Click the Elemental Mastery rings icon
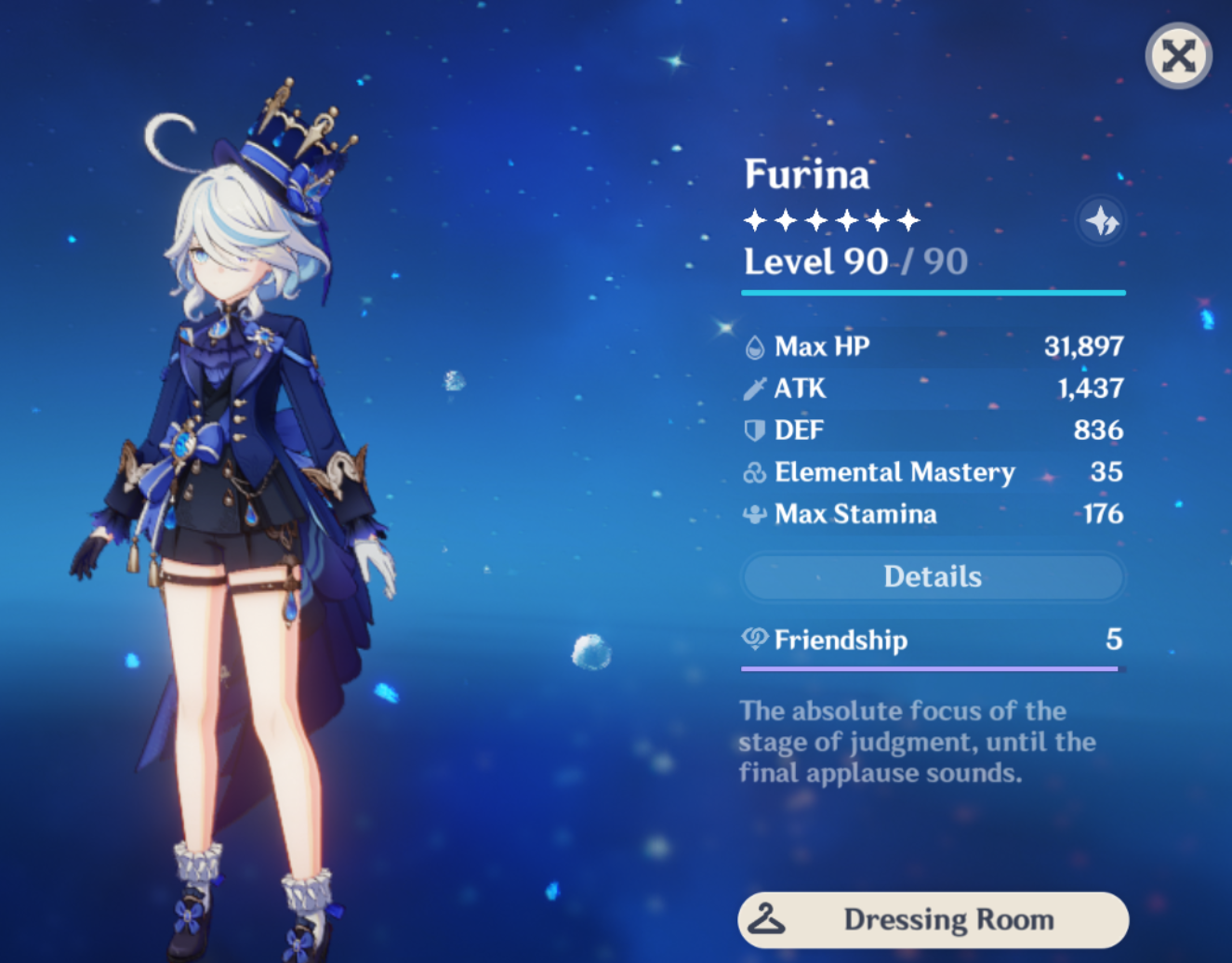 click(755, 471)
